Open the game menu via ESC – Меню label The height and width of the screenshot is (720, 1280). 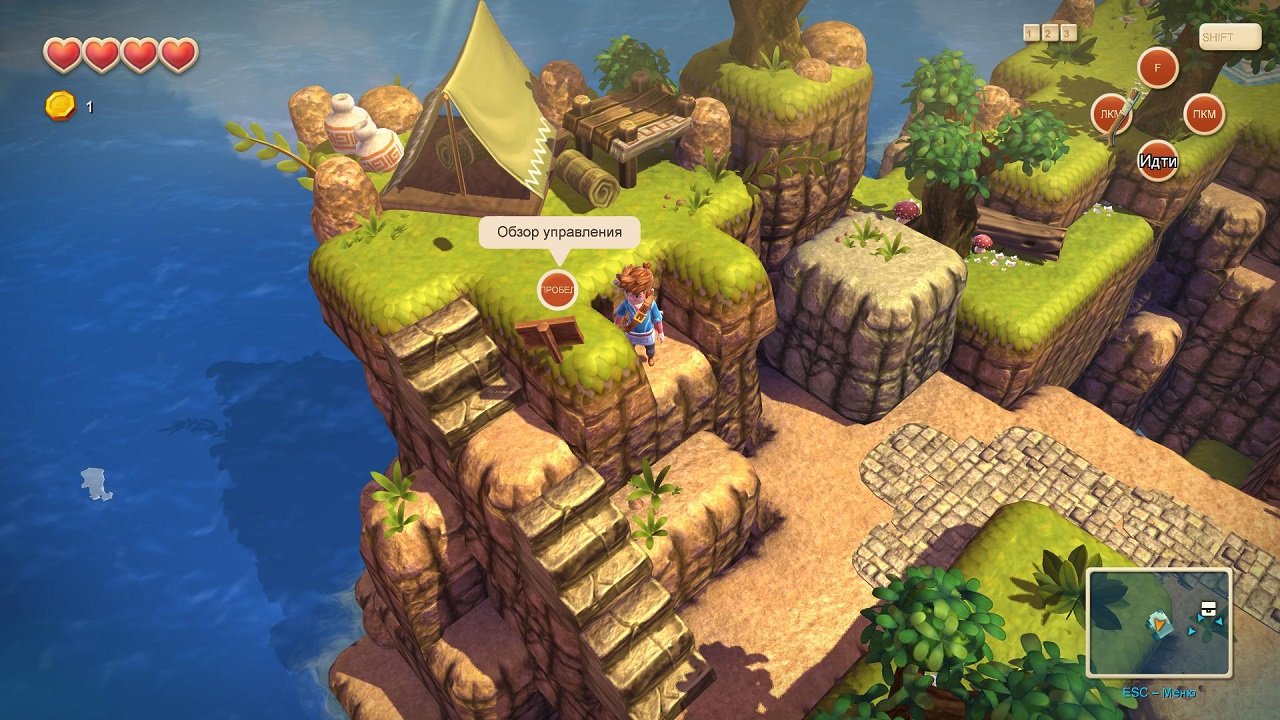[1160, 691]
